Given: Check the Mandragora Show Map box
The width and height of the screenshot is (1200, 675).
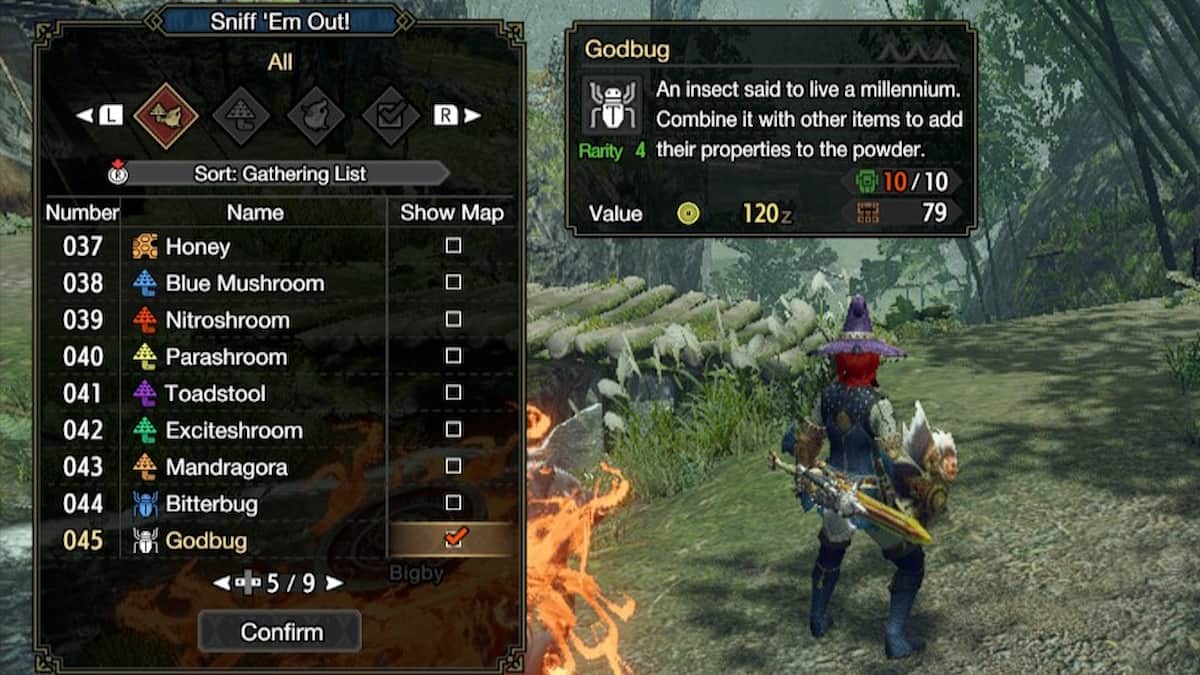Looking at the screenshot, I should pyautogui.click(x=453, y=466).
